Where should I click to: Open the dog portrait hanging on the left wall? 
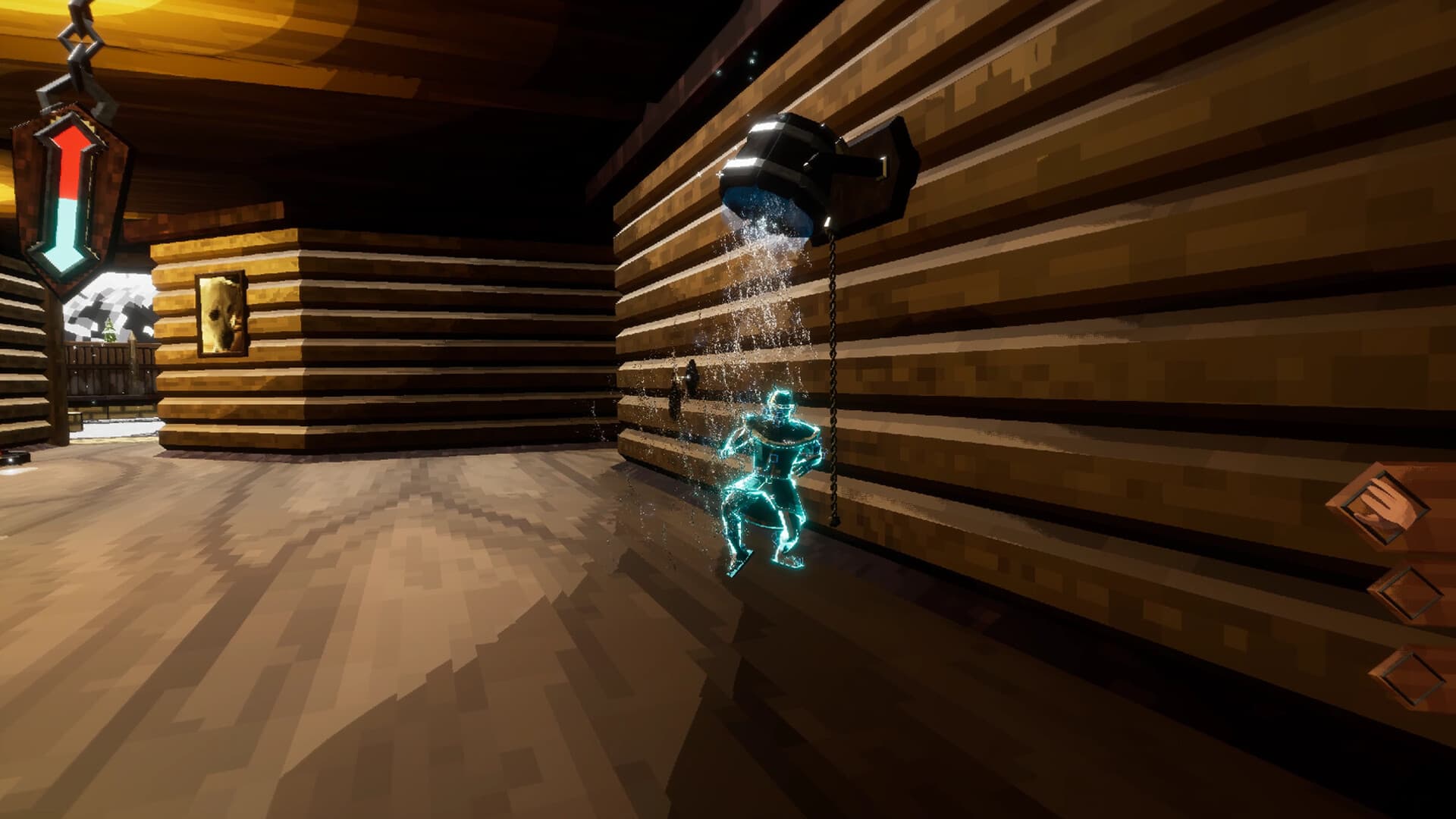(x=221, y=313)
